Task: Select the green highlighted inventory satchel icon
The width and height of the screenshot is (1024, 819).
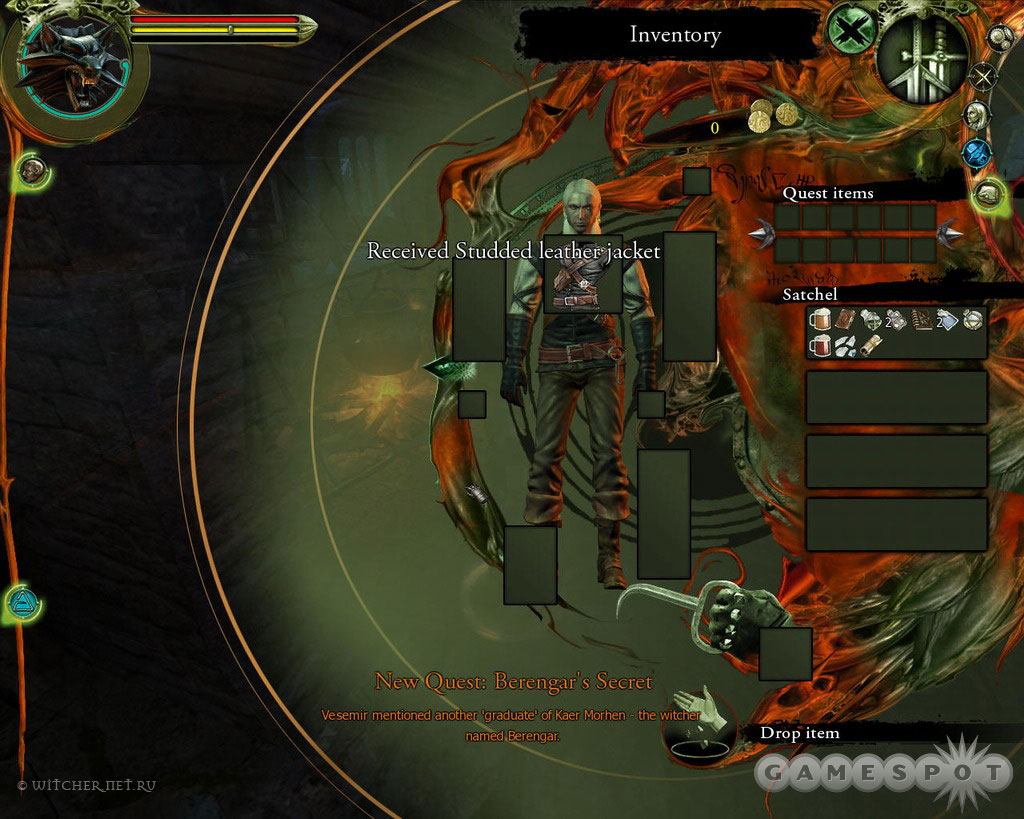Action: tap(989, 194)
